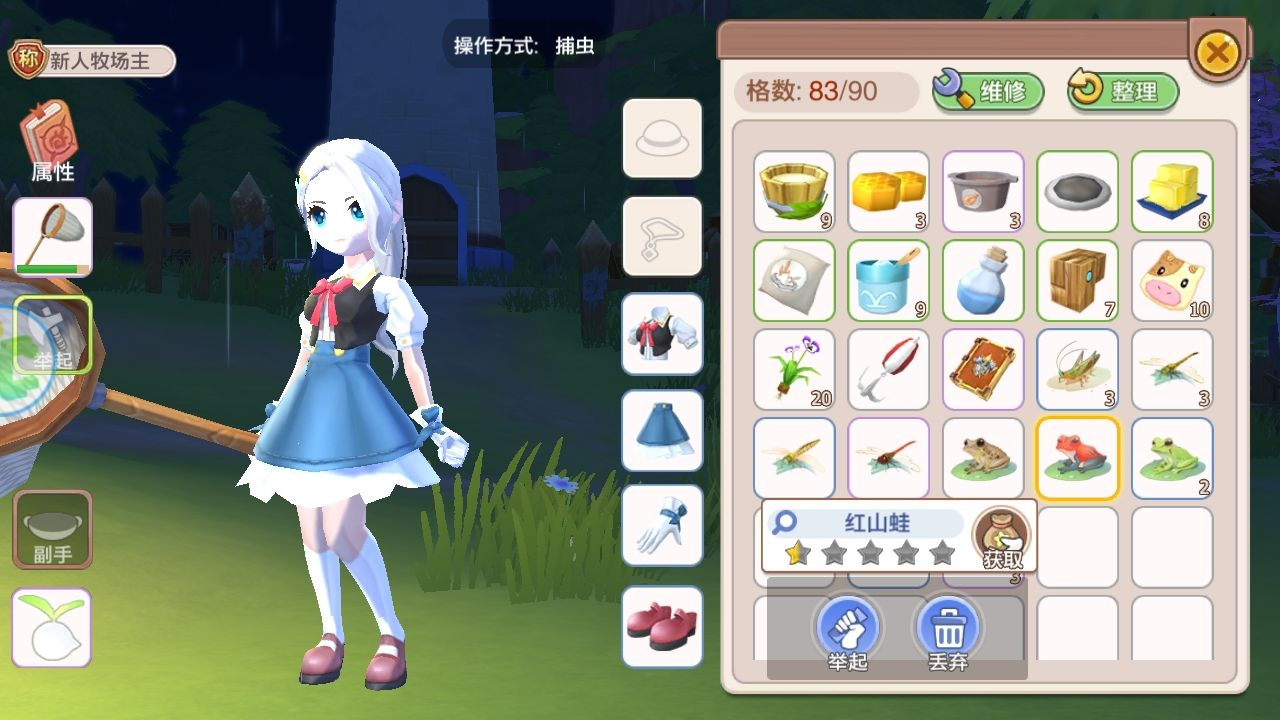Select the bug net tool slot
Screen dimensions: 1280x720
click(53, 236)
